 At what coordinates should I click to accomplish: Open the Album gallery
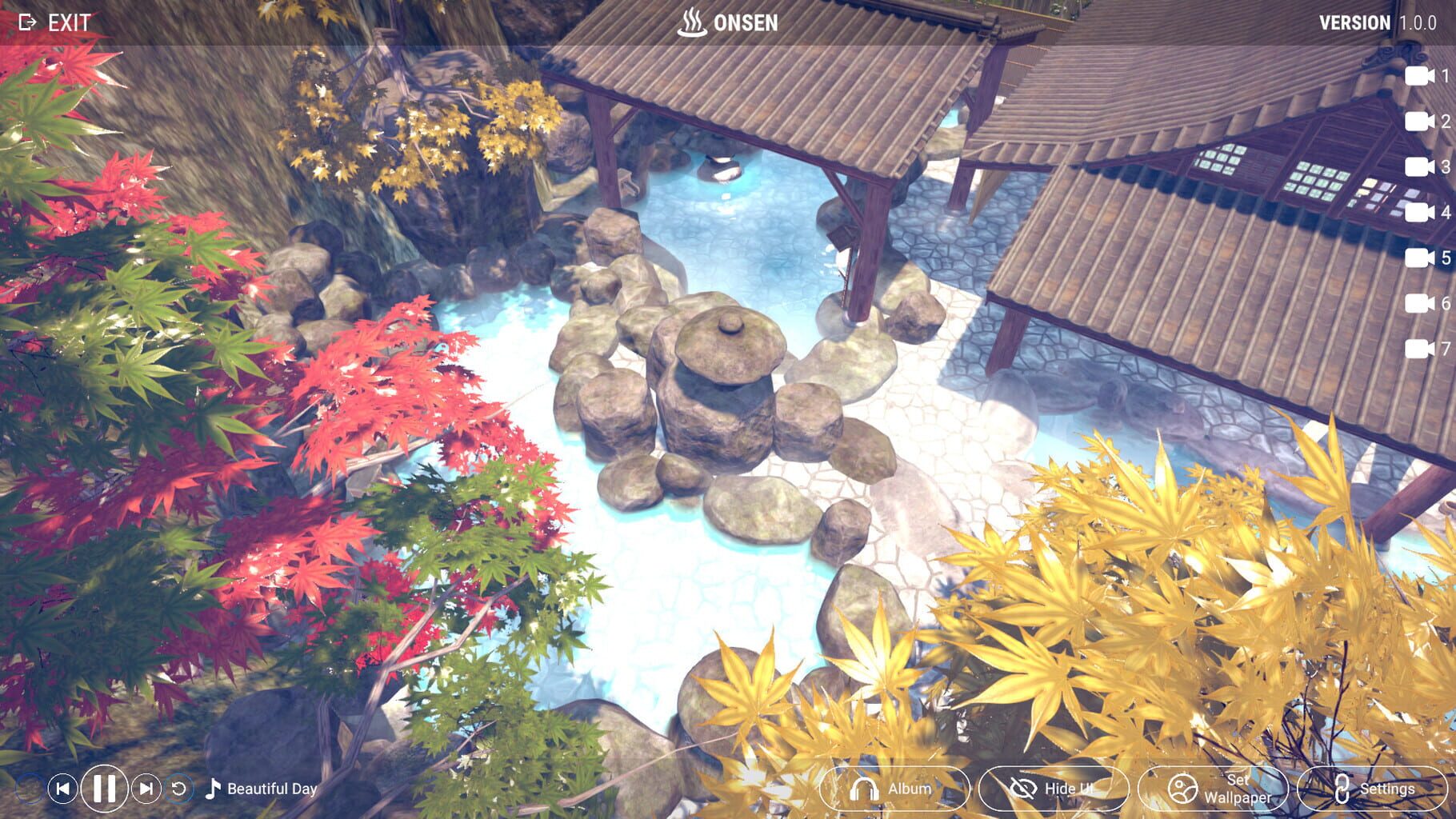[x=888, y=788]
